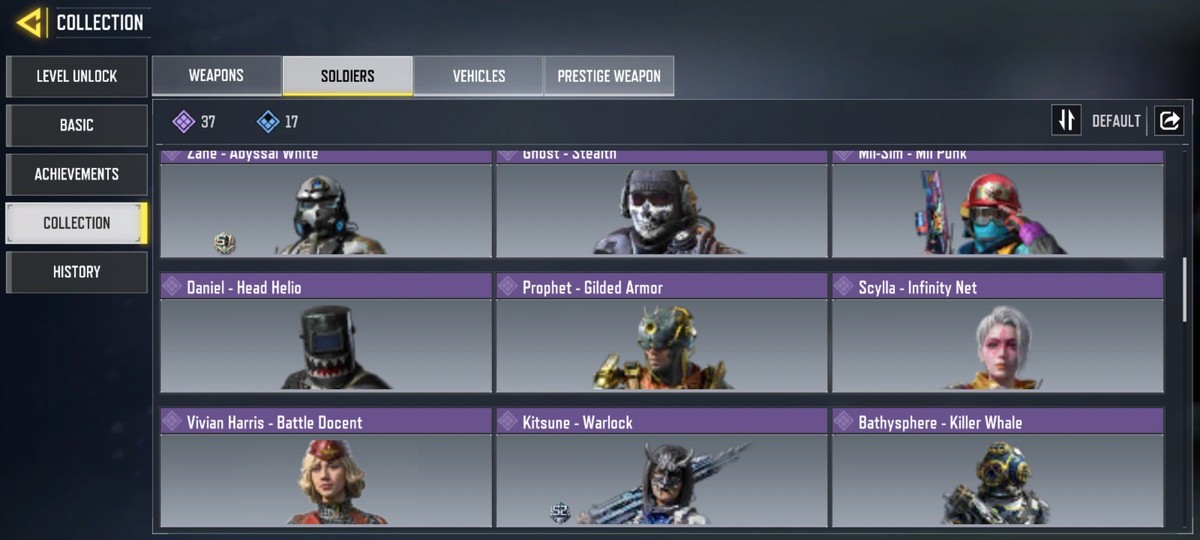Viewport: 1200px width, 540px height.
Task: Open the History section
Action: [77, 272]
